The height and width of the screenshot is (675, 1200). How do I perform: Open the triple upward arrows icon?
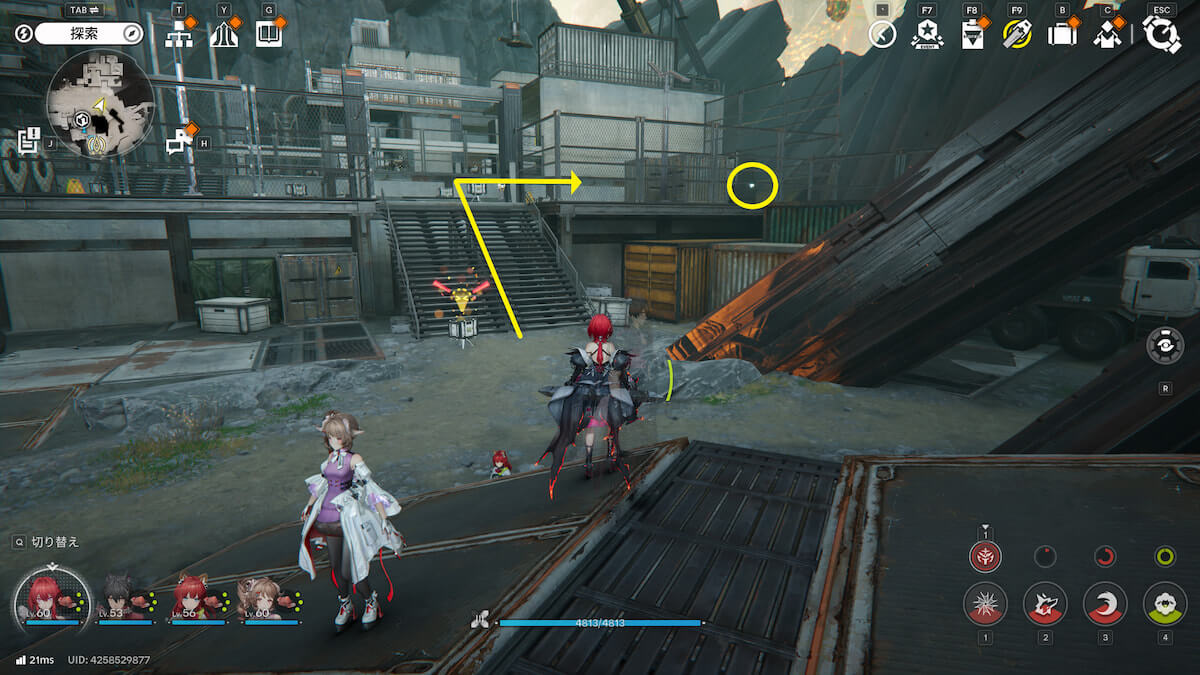click(225, 35)
